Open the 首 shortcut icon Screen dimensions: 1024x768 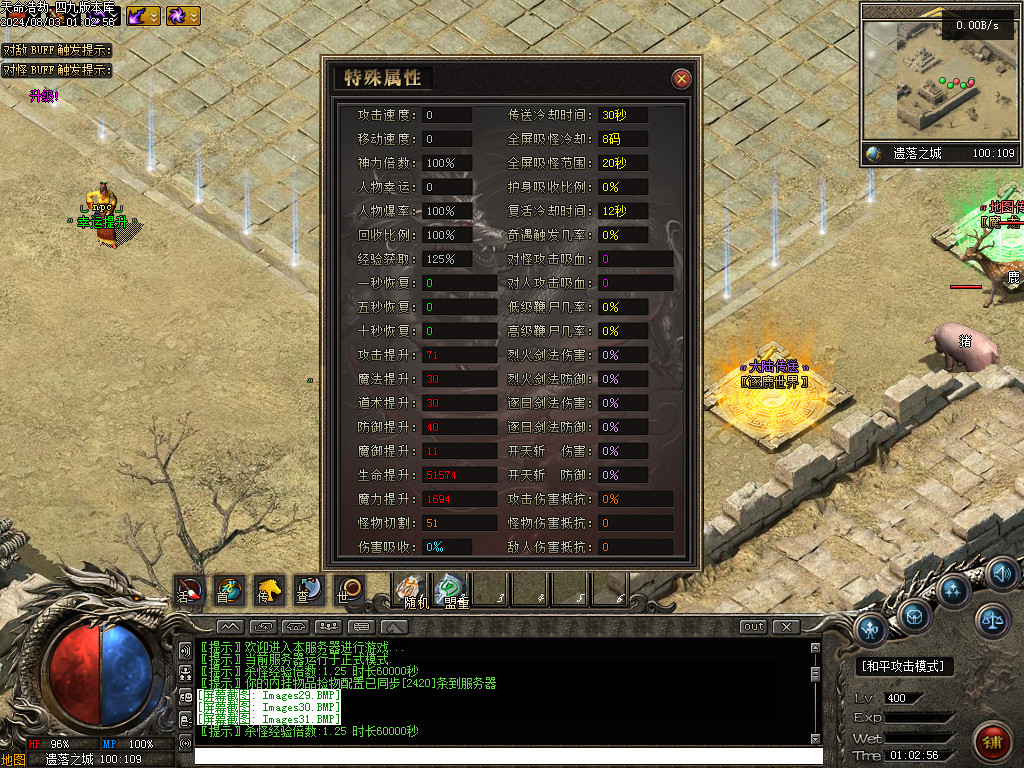[228, 590]
